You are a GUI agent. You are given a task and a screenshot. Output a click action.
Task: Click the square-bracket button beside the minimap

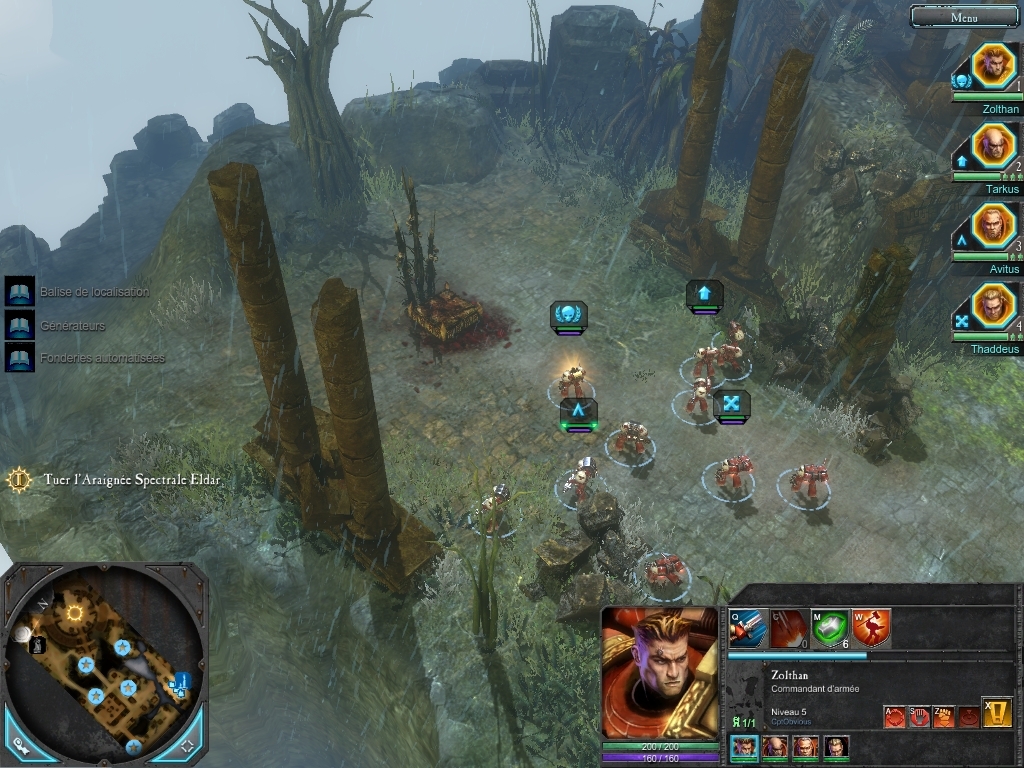186,744
